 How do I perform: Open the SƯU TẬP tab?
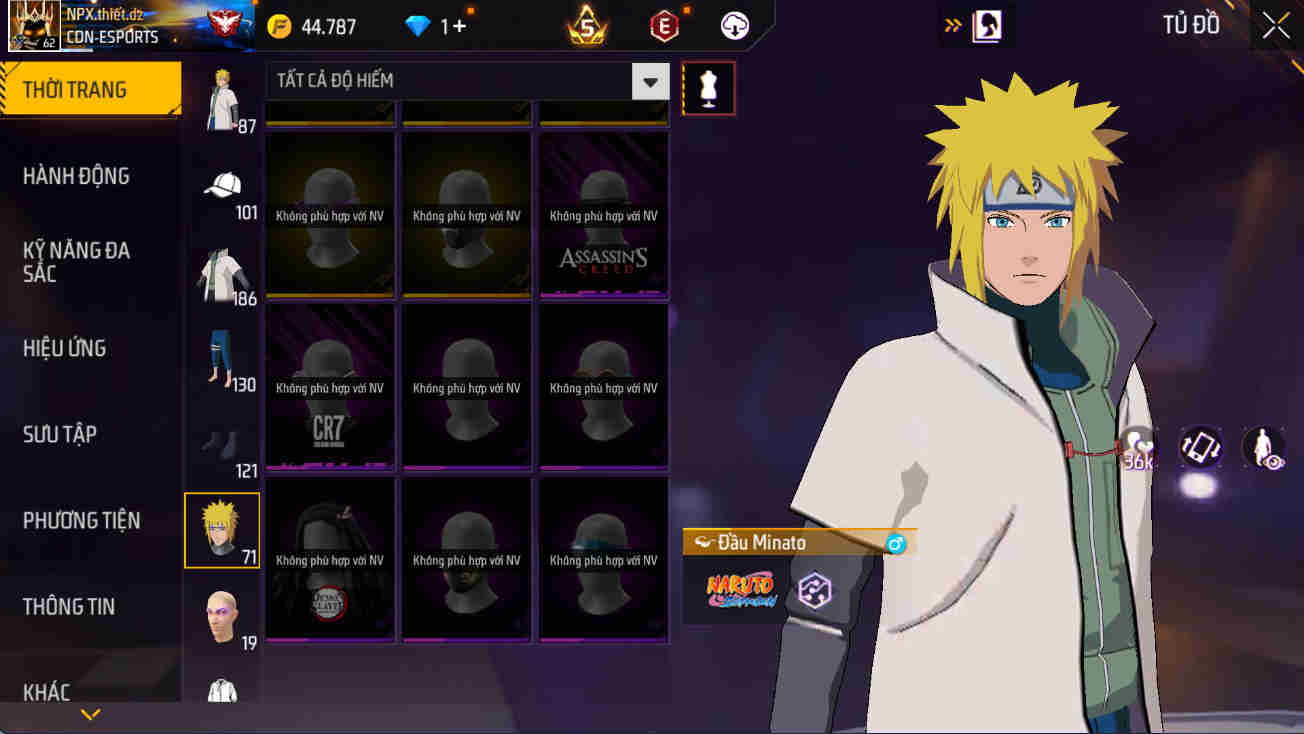tap(63, 434)
